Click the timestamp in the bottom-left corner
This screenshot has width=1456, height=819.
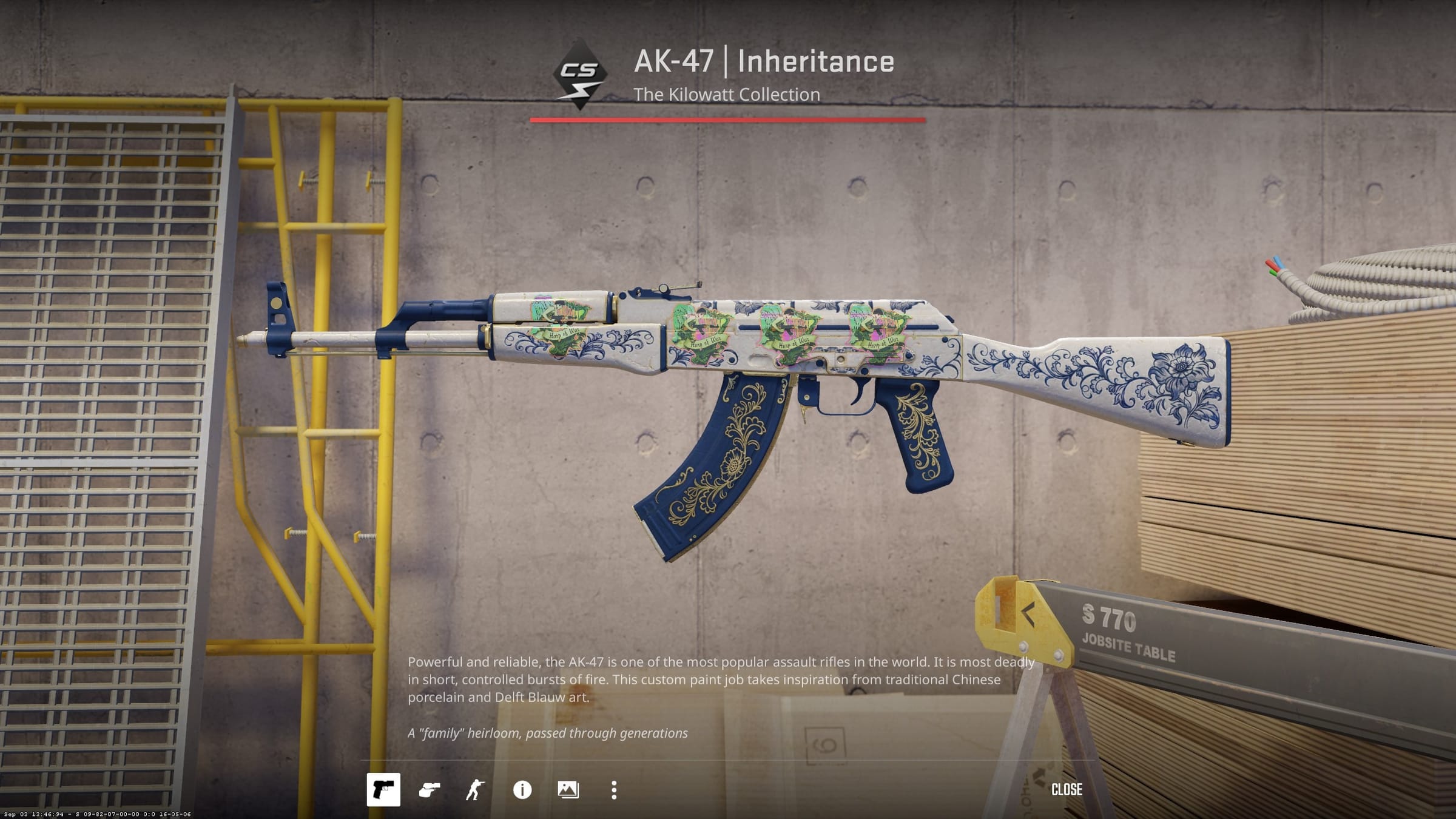[x=97, y=815]
